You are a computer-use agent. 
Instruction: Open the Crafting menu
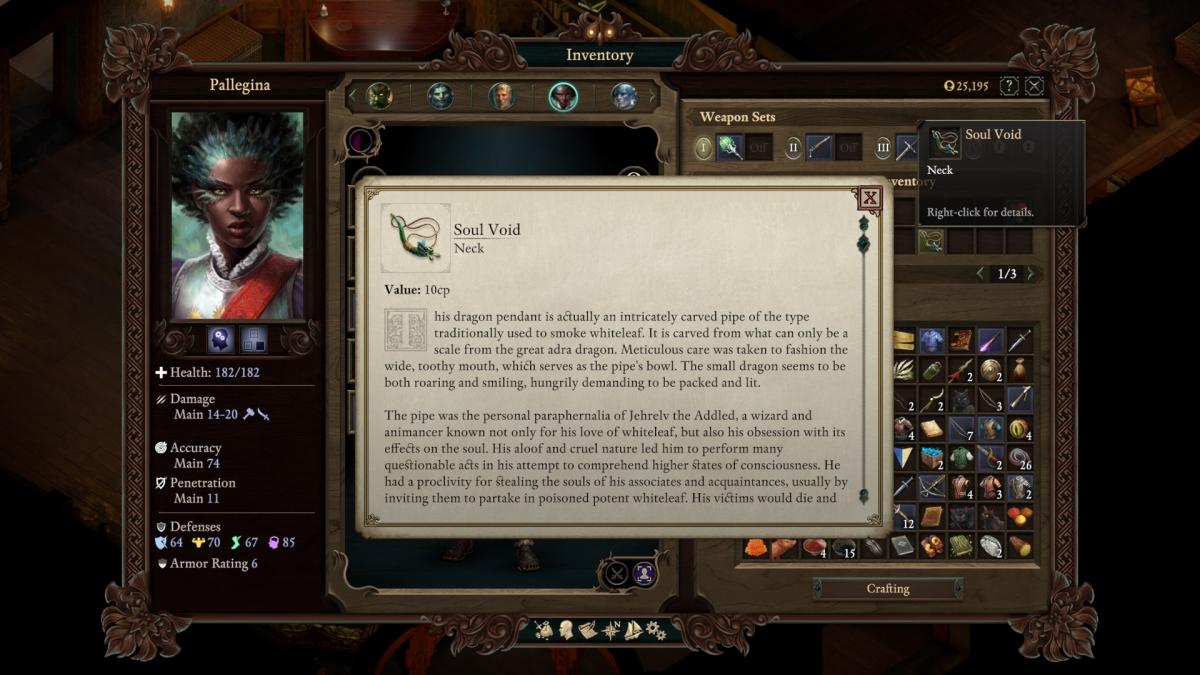click(x=888, y=589)
